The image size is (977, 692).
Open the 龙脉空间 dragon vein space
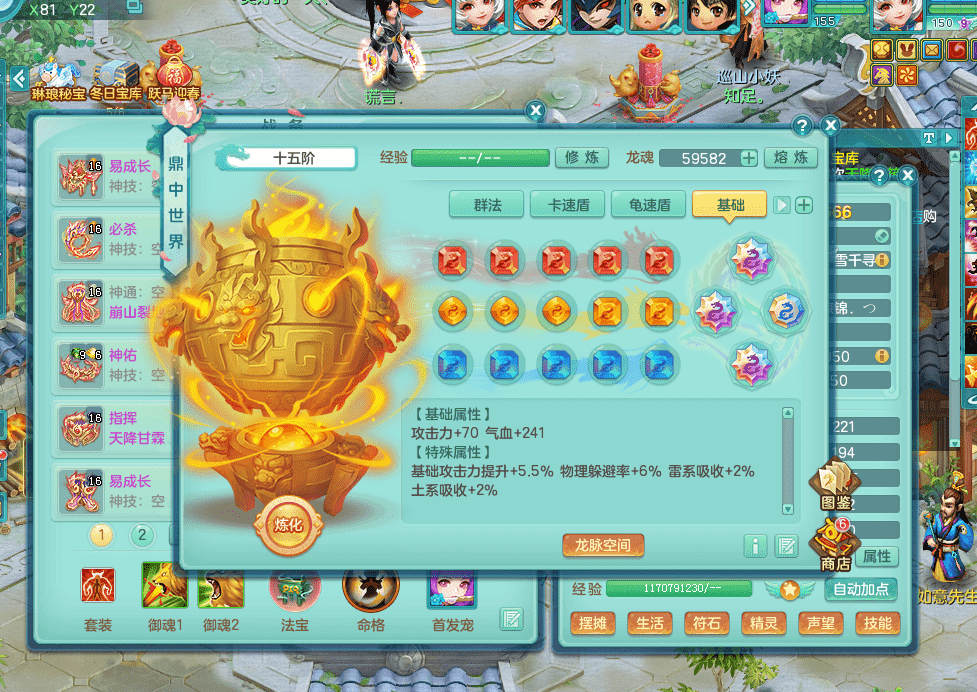603,545
